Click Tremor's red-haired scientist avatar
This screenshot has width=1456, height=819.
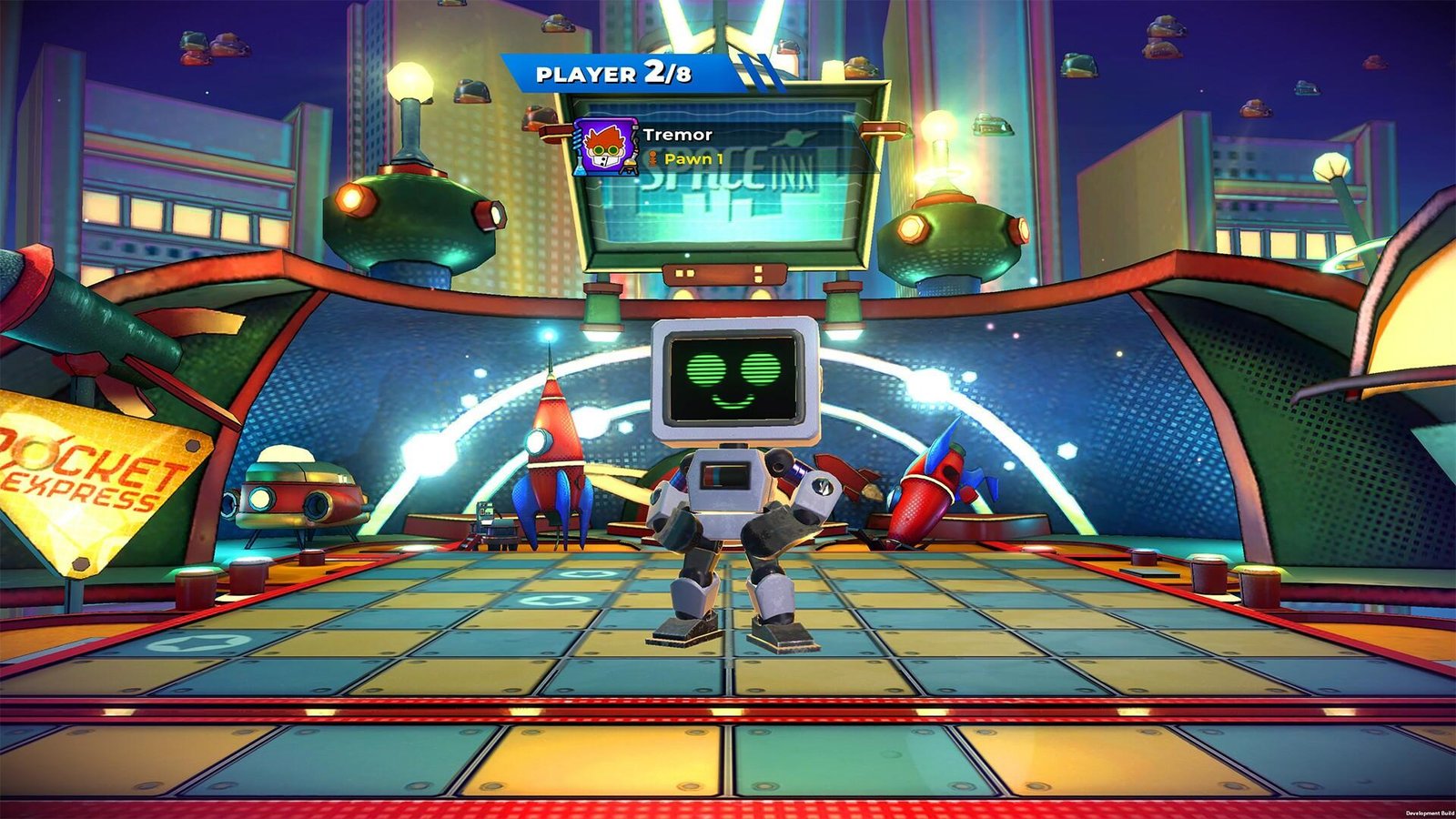tap(604, 146)
